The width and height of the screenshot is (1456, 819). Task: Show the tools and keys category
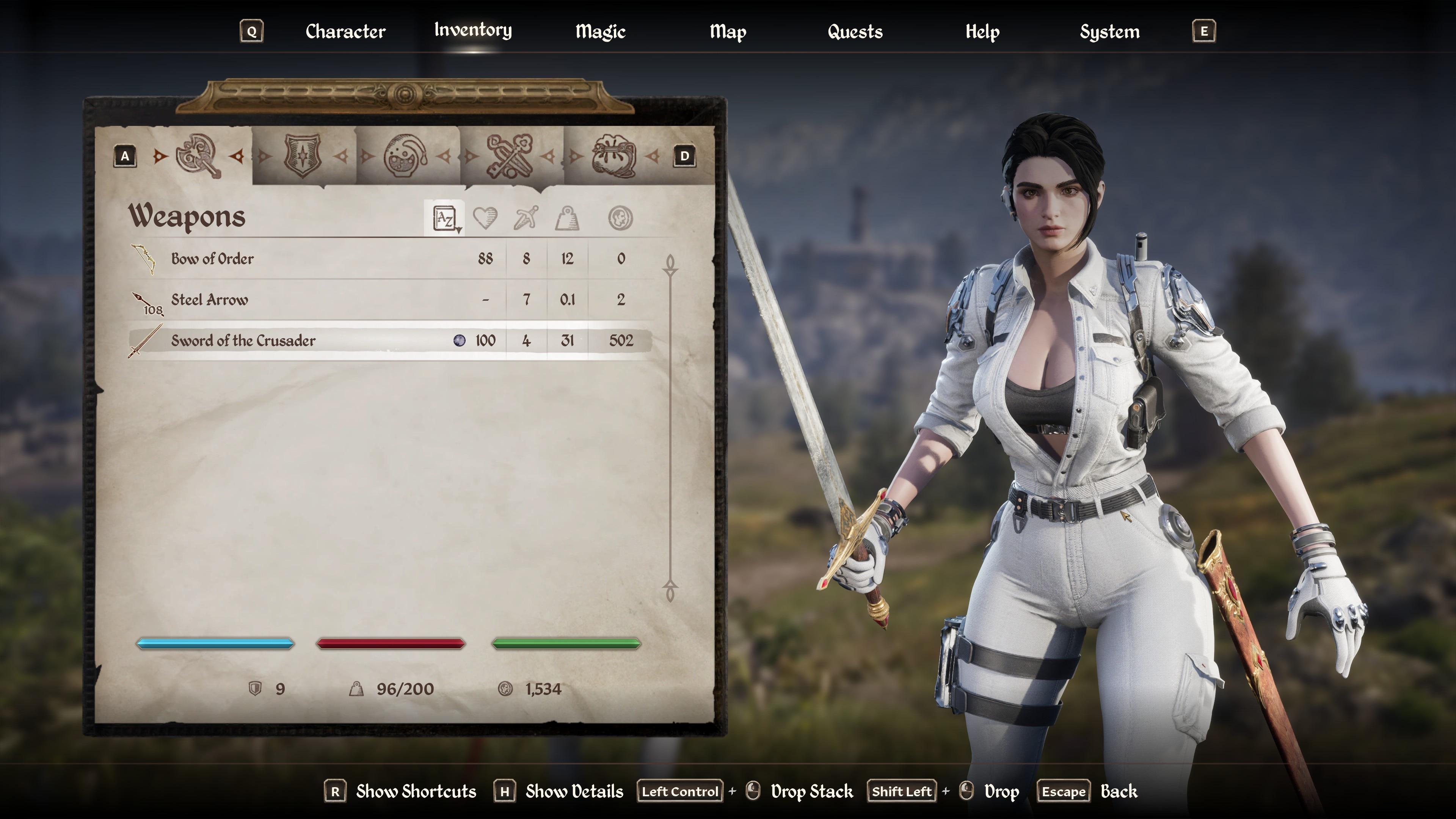coord(509,156)
